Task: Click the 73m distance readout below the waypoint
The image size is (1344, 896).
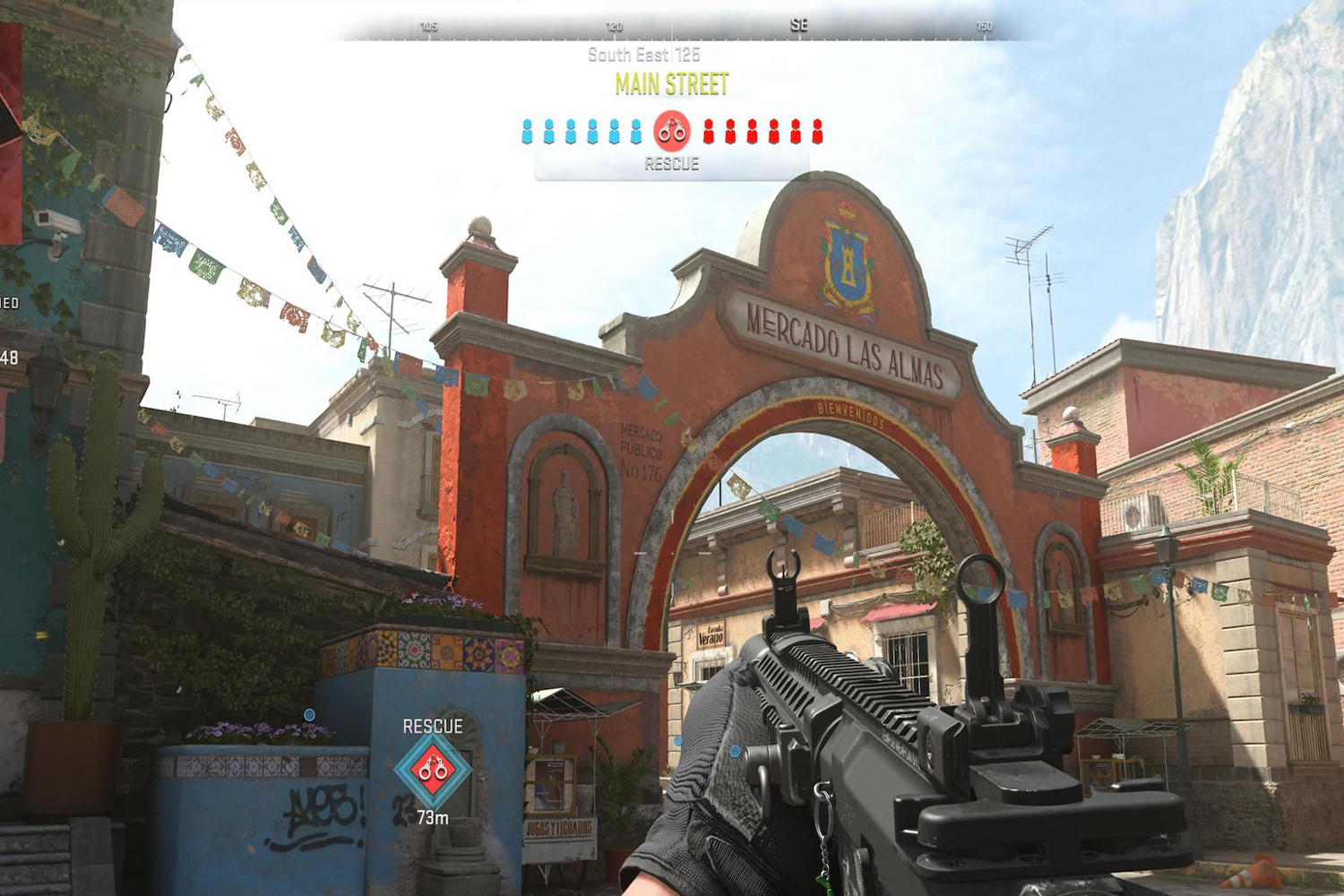Action: [433, 817]
